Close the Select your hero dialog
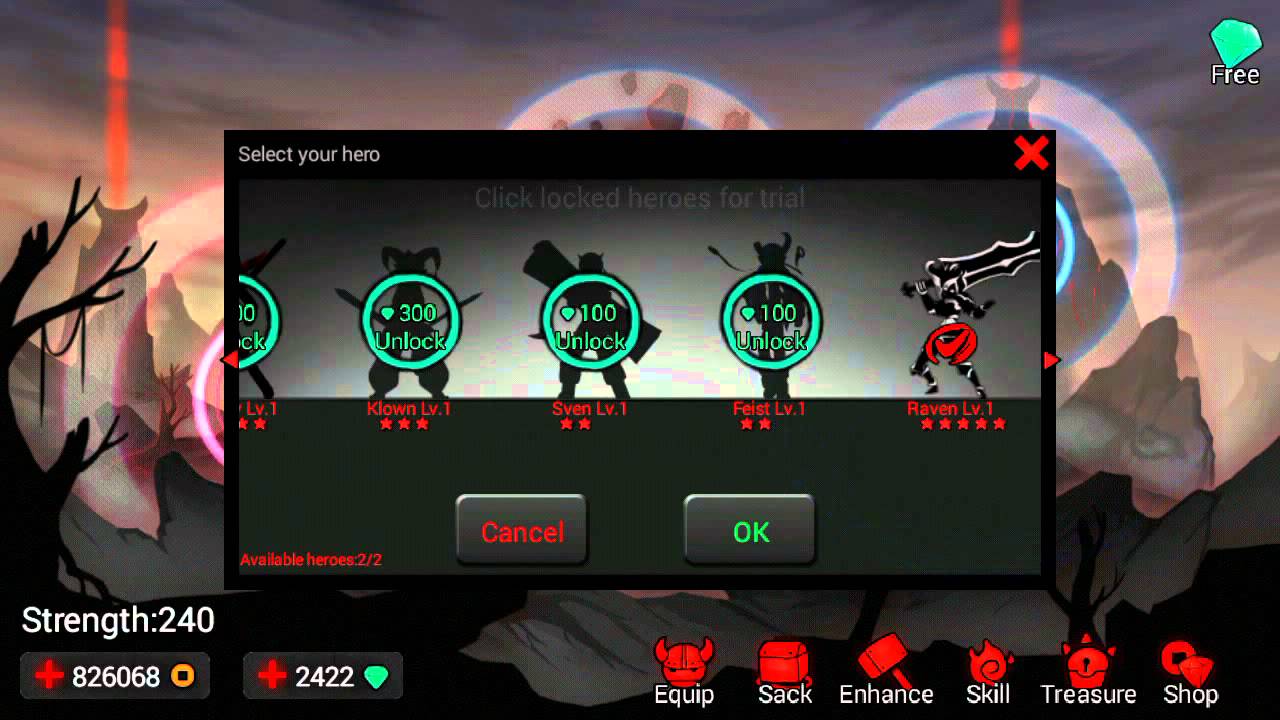The width and height of the screenshot is (1280, 720). [x=1031, y=154]
